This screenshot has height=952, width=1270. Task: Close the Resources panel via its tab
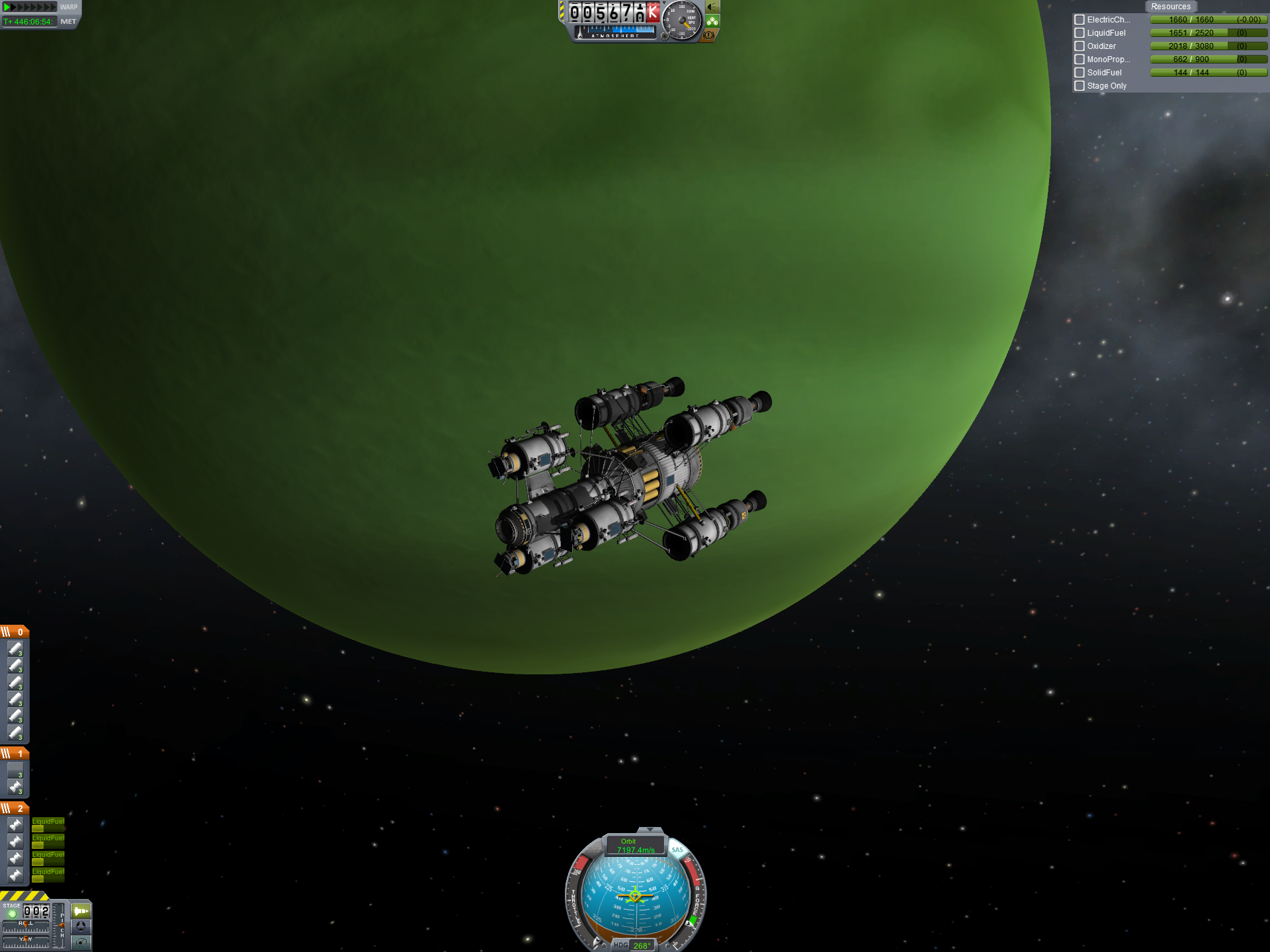1170,7
